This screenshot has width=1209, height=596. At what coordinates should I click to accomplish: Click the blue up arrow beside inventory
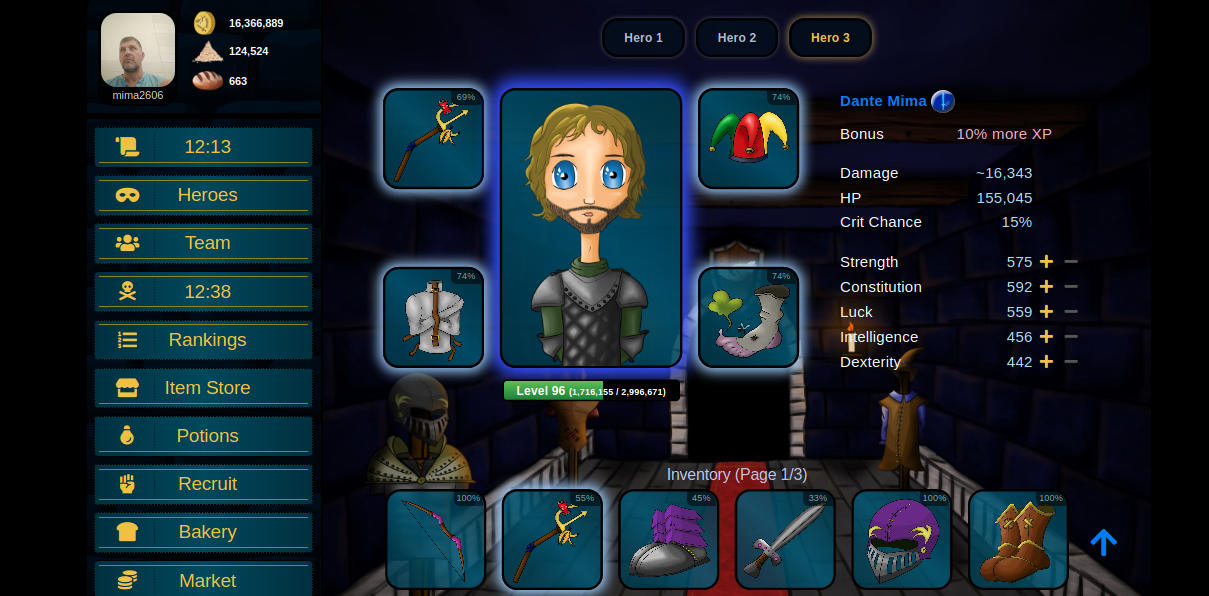pyautogui.click(x=1103, y=542)
